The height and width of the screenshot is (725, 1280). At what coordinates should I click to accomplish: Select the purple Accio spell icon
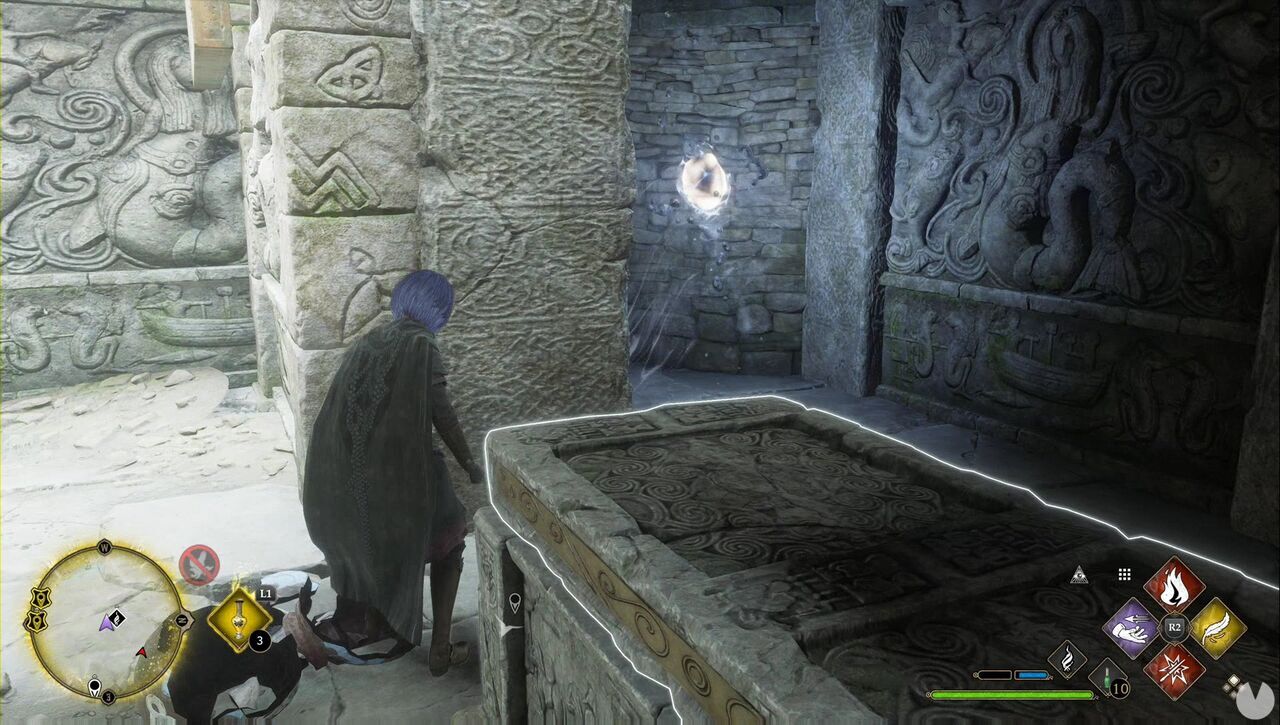tap(1130, 627)
